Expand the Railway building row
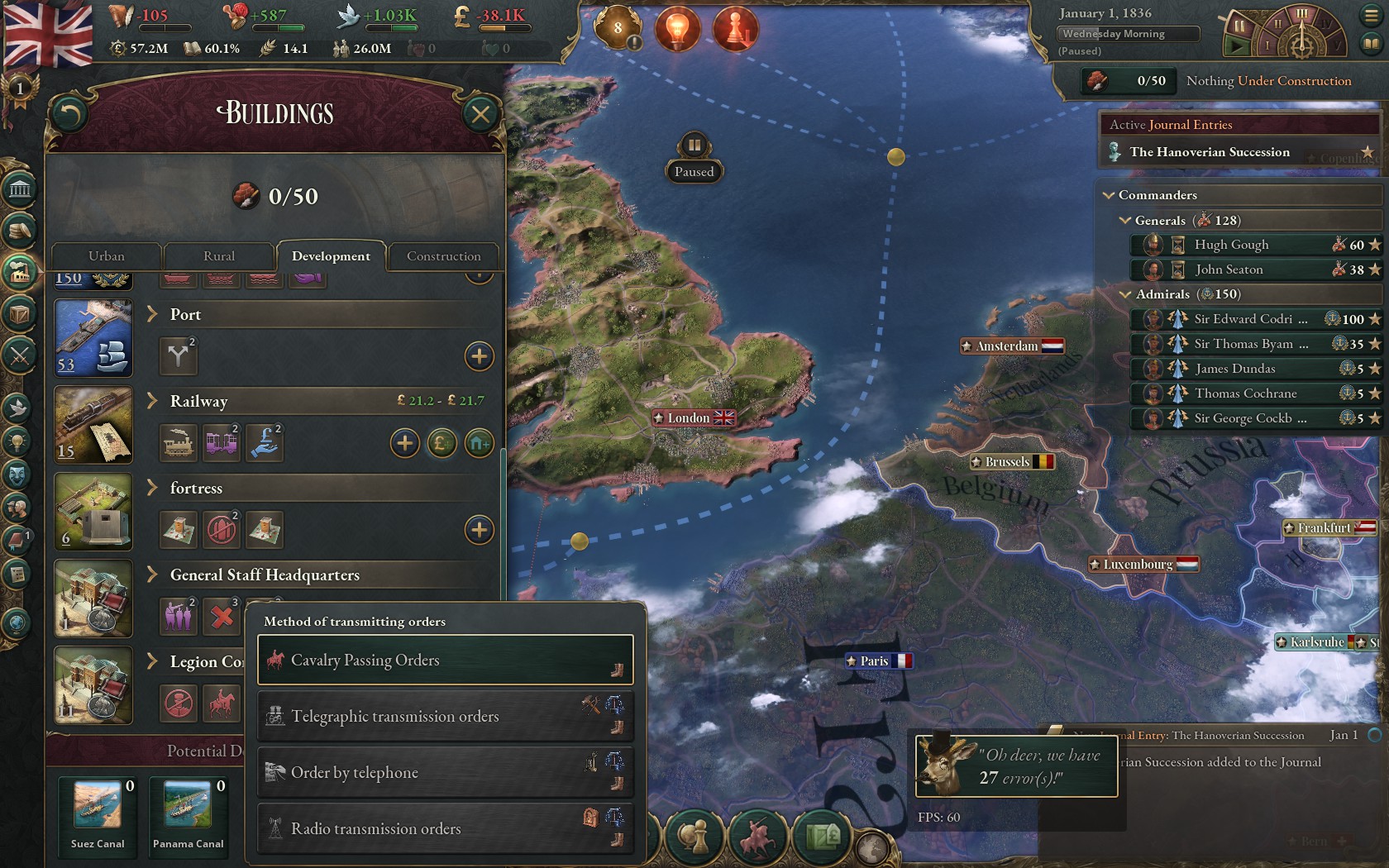This screenshot has height=868, width=1389. click(x=152, y=401)
